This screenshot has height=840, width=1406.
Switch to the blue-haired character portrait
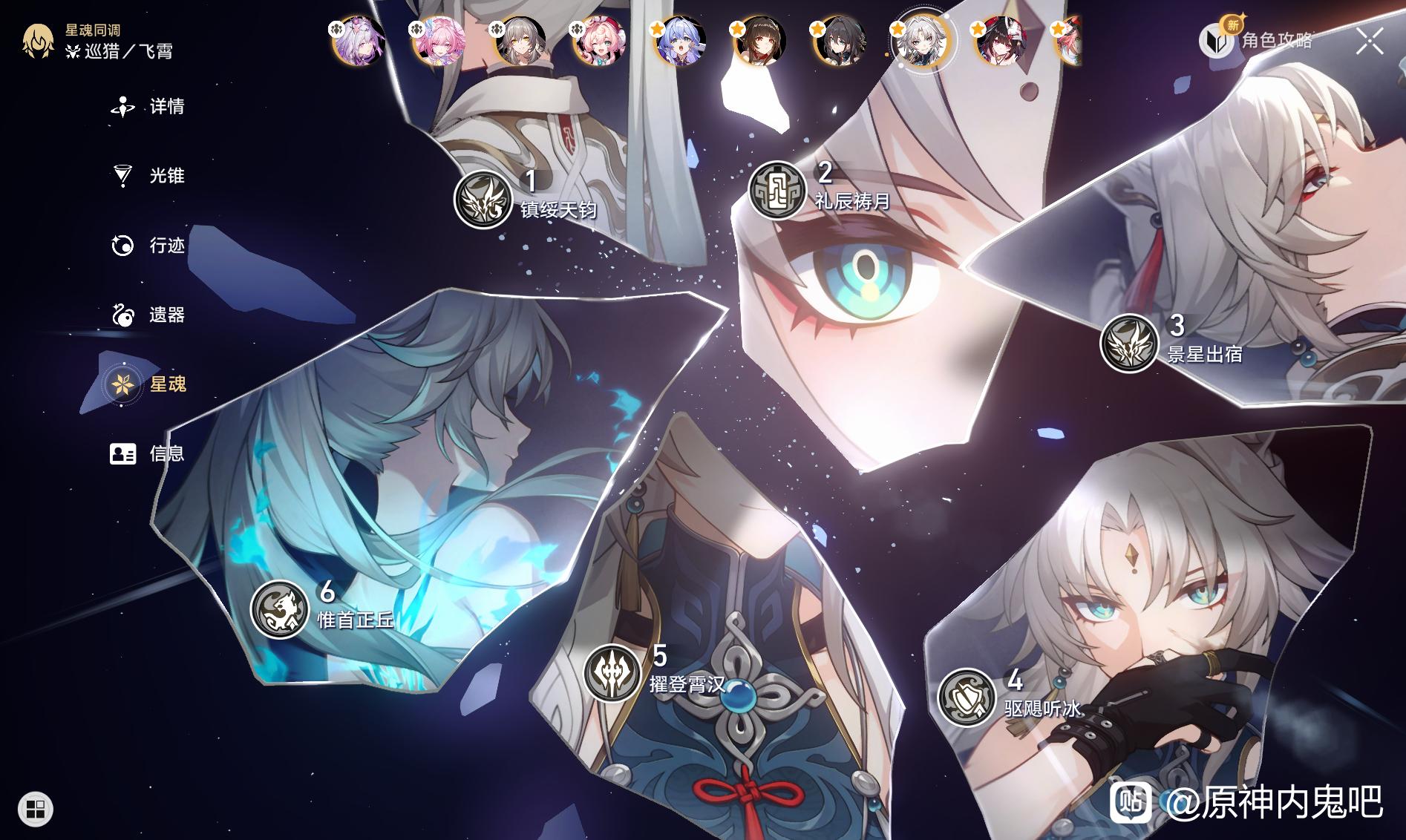(x=680, y=42)
